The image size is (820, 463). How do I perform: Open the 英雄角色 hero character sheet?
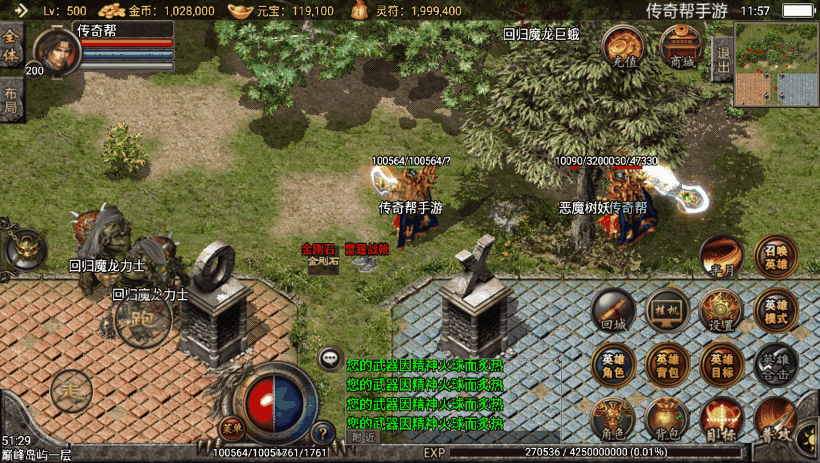pyautogui.click(x=613, y=365)
